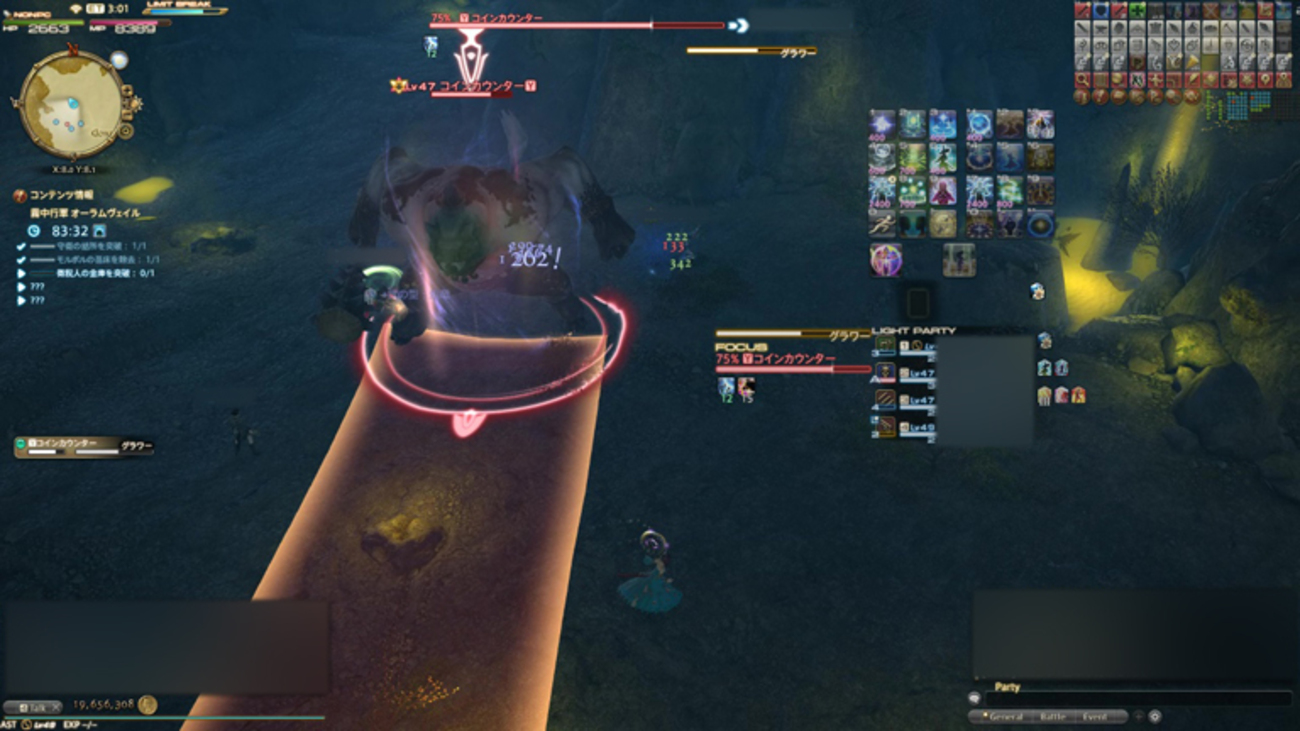The width and height of the screenshot is (1300, 731).
Task: Toggle the unread marker on the General chat tab
Action: click(x=985, y=714)
